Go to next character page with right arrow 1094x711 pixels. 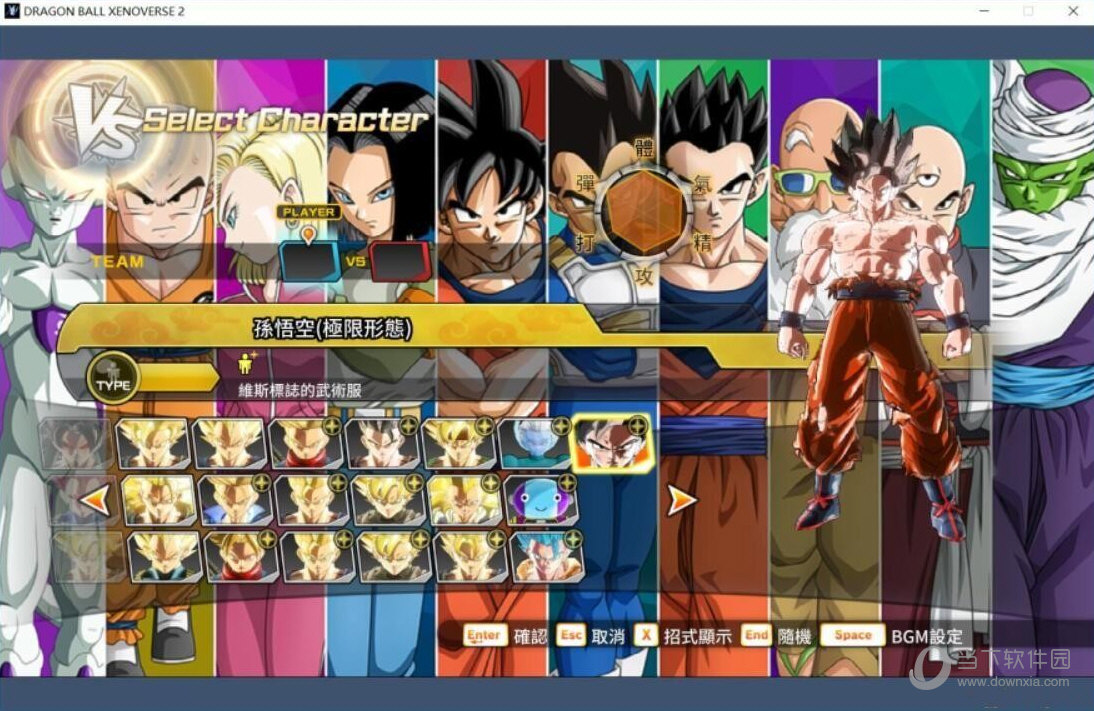681,499
